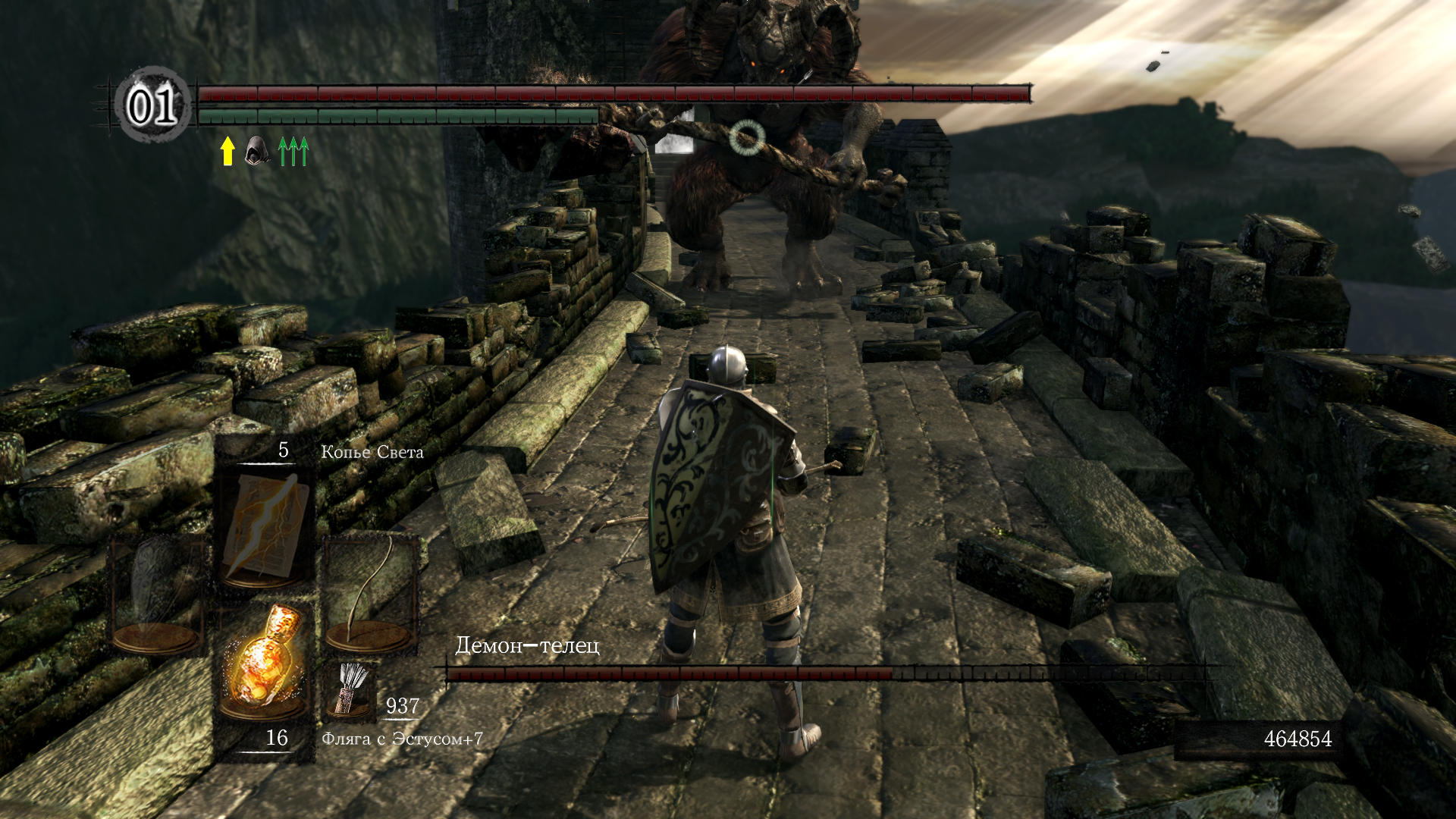Select the faded shield left-hand slot

coord(158,595)
